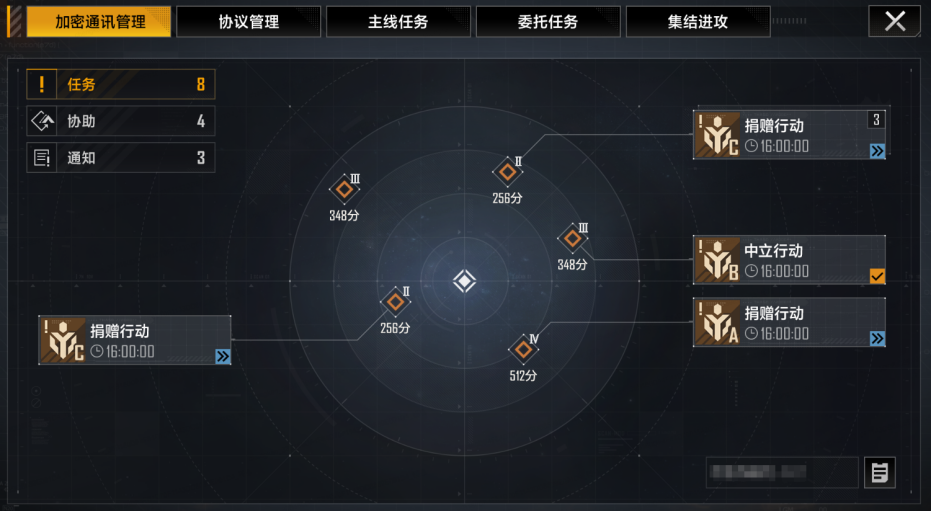Show the 协助 list
Viewport: 931px width, 511px height.
pyautogui.click(x=121, y=121)
